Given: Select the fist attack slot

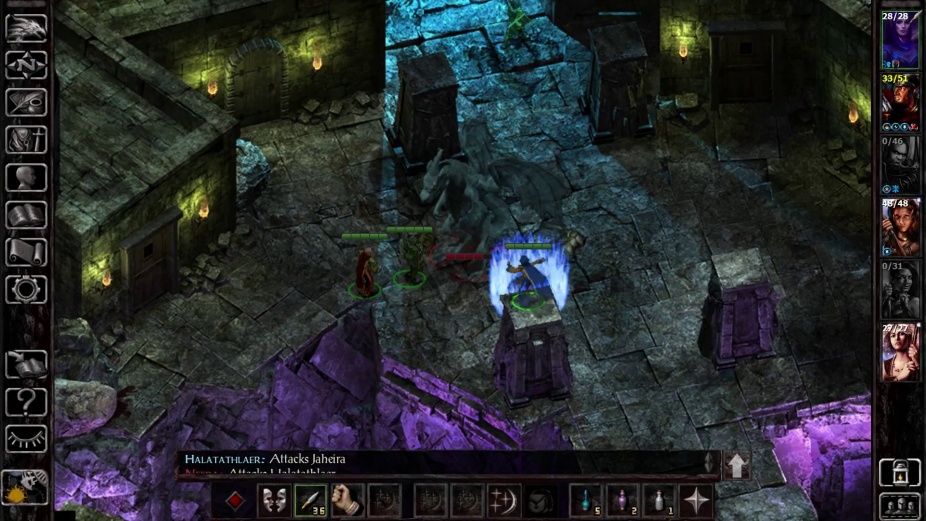Looking at the screenshot, I should [x=347, y=499].
